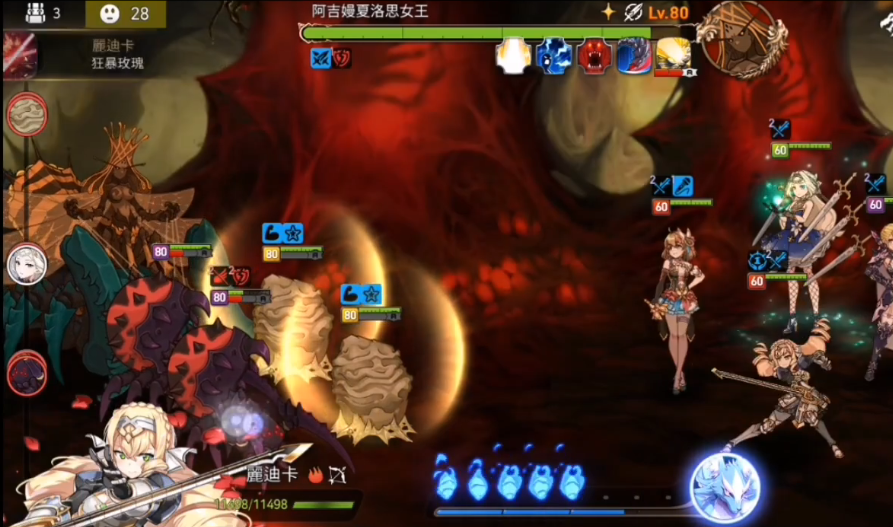Select the boss queen portrait
The image size is (893, 527).
(739, 39)
